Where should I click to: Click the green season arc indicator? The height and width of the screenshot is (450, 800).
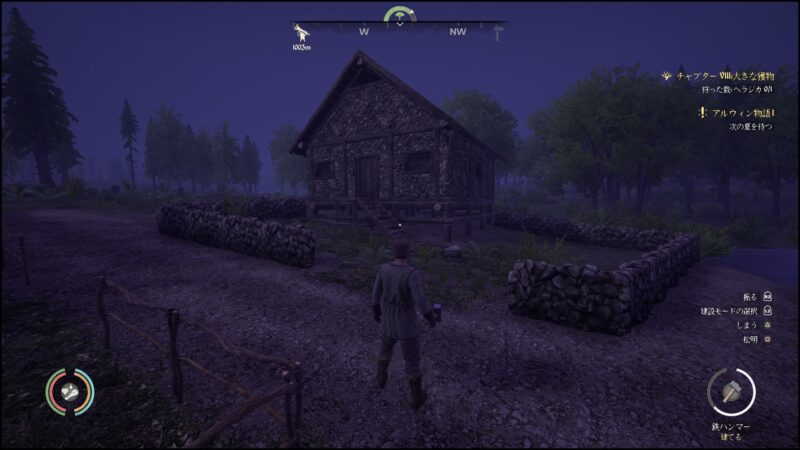[400, 15]
